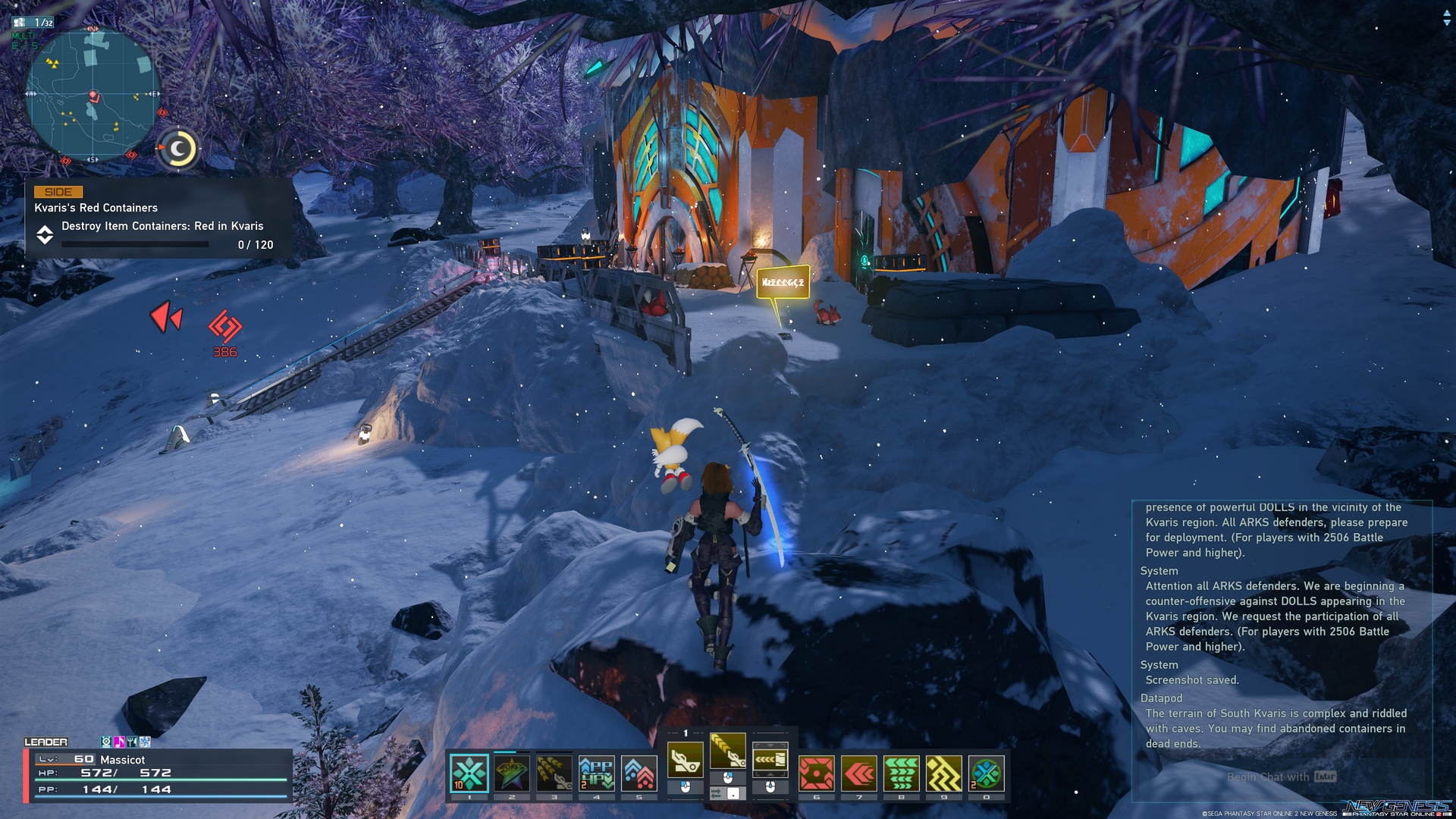Viewport: 1456px width, 819px height.
Task: Use the teal cross restasigne item in slot 1
Action: pyautogui.click(x=469, y=773)
